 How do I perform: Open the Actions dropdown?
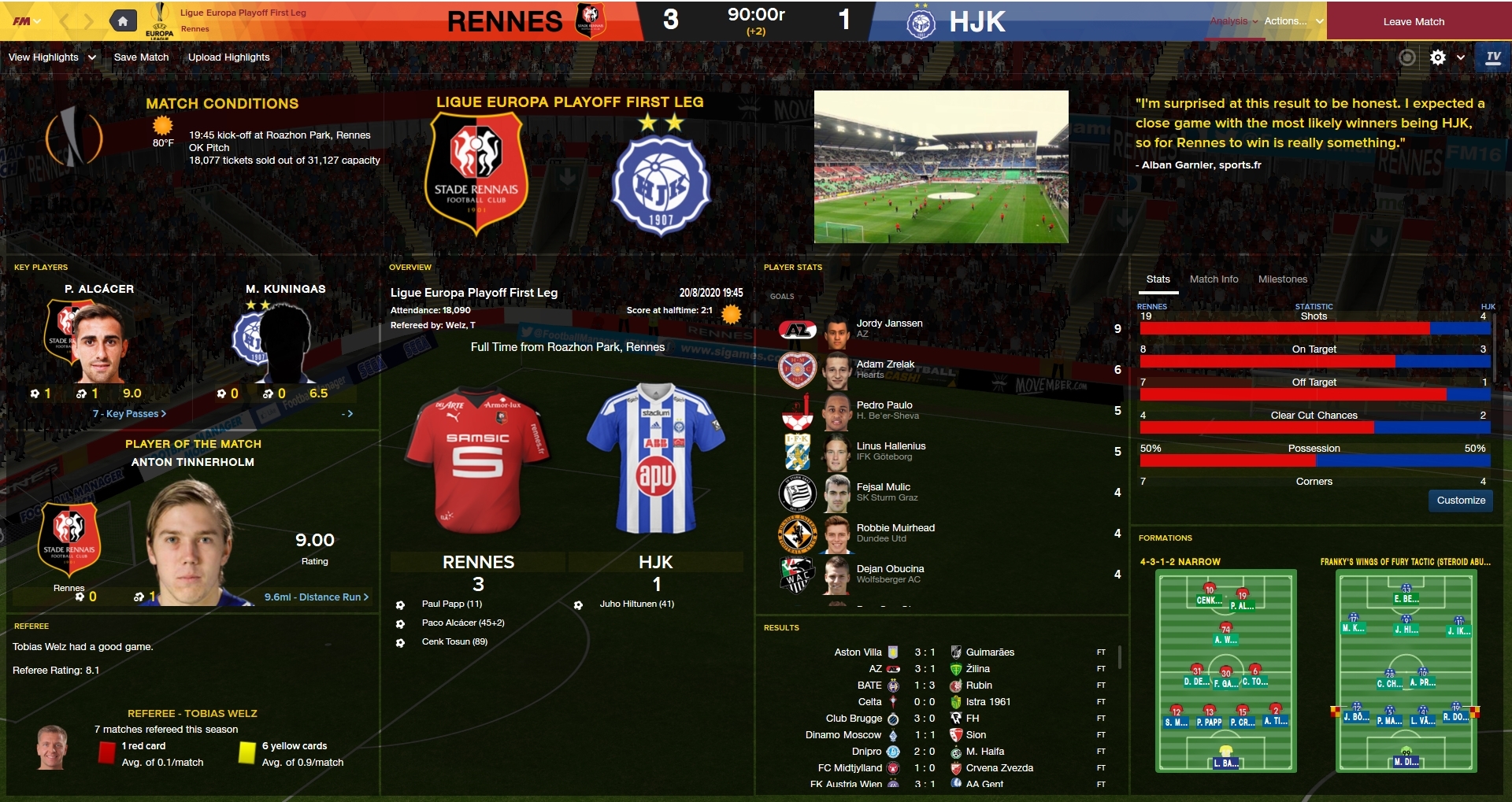[1293, 21]
